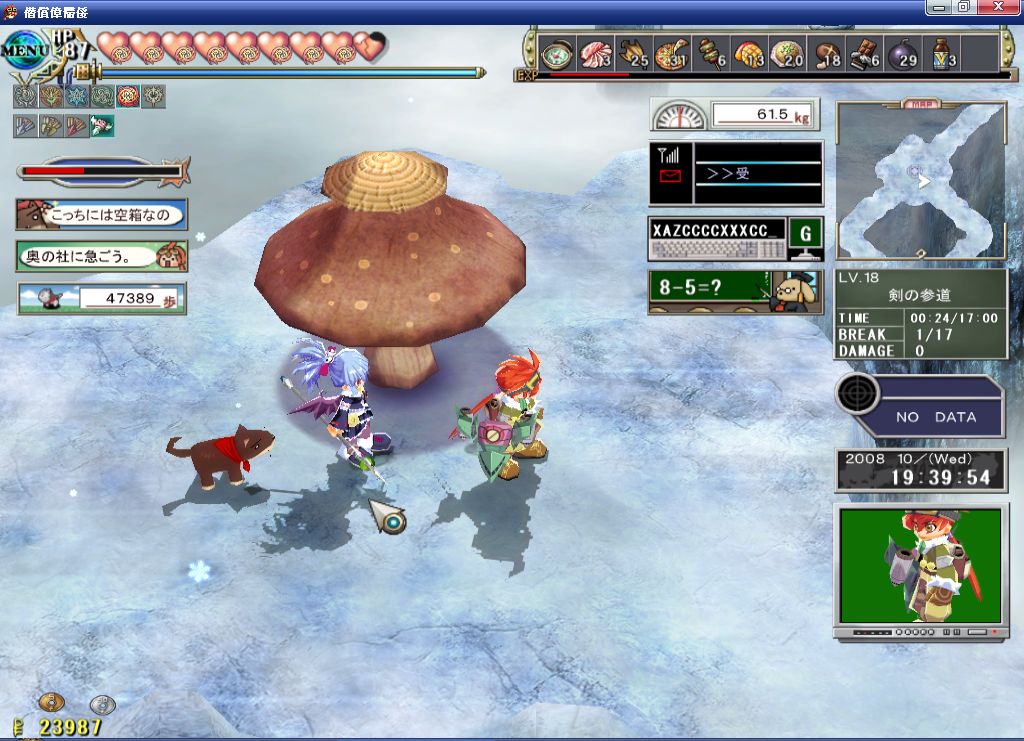
Task: Open the minimap panel
Action: click(x=920, y=180)
